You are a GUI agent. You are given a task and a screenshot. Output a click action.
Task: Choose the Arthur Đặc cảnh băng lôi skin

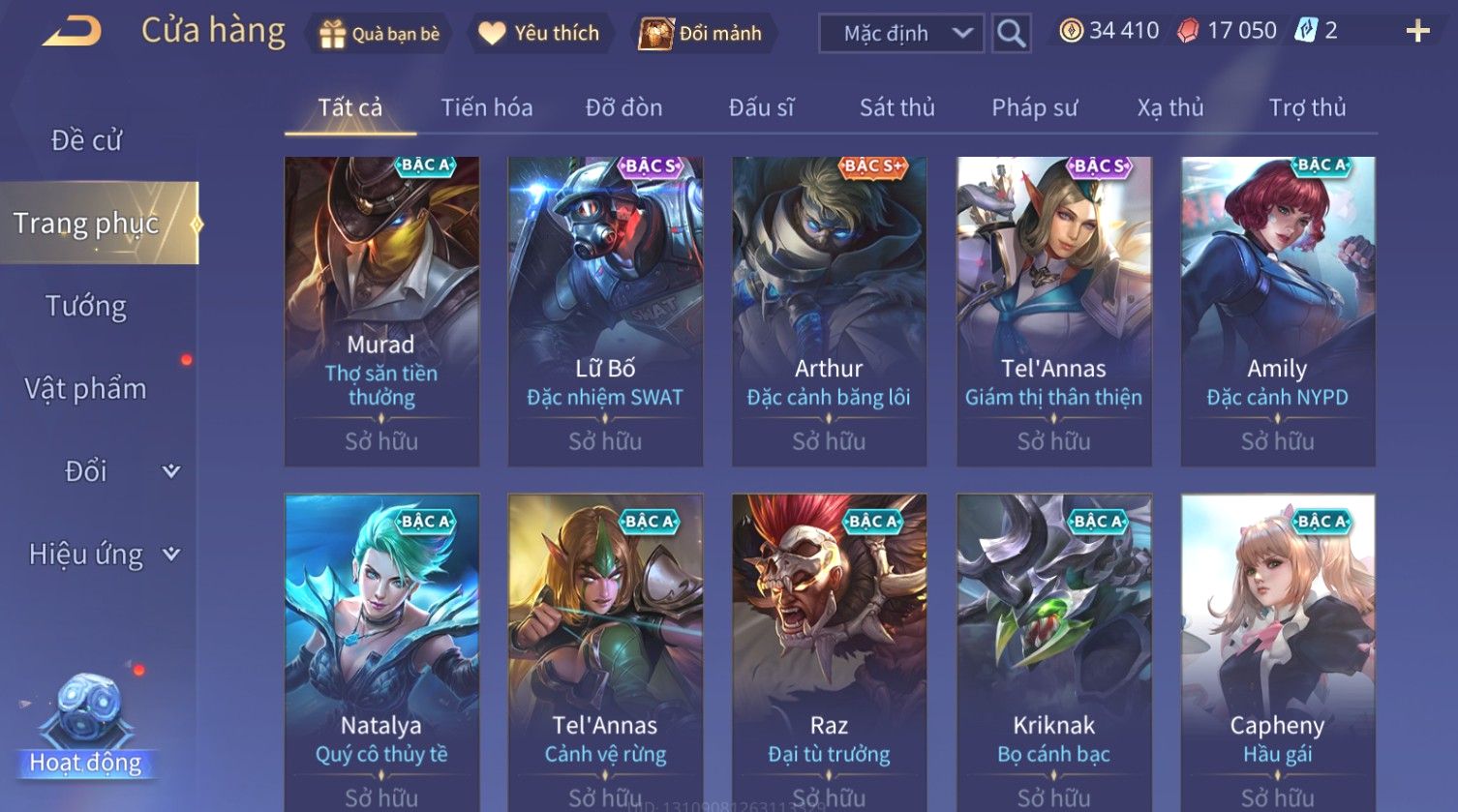[829, 311]
